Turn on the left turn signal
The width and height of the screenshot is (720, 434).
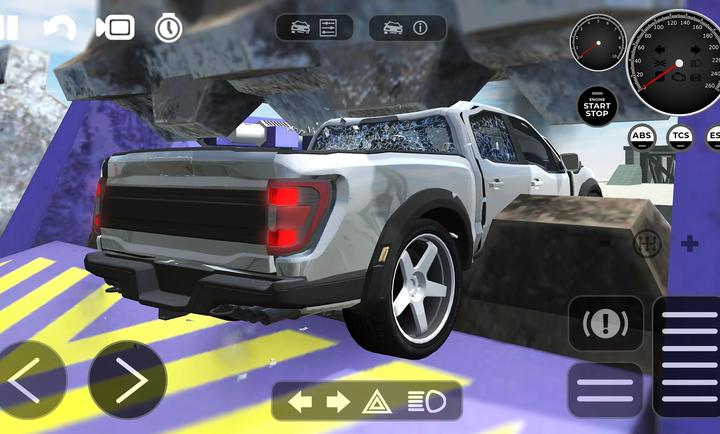[300, 402]
